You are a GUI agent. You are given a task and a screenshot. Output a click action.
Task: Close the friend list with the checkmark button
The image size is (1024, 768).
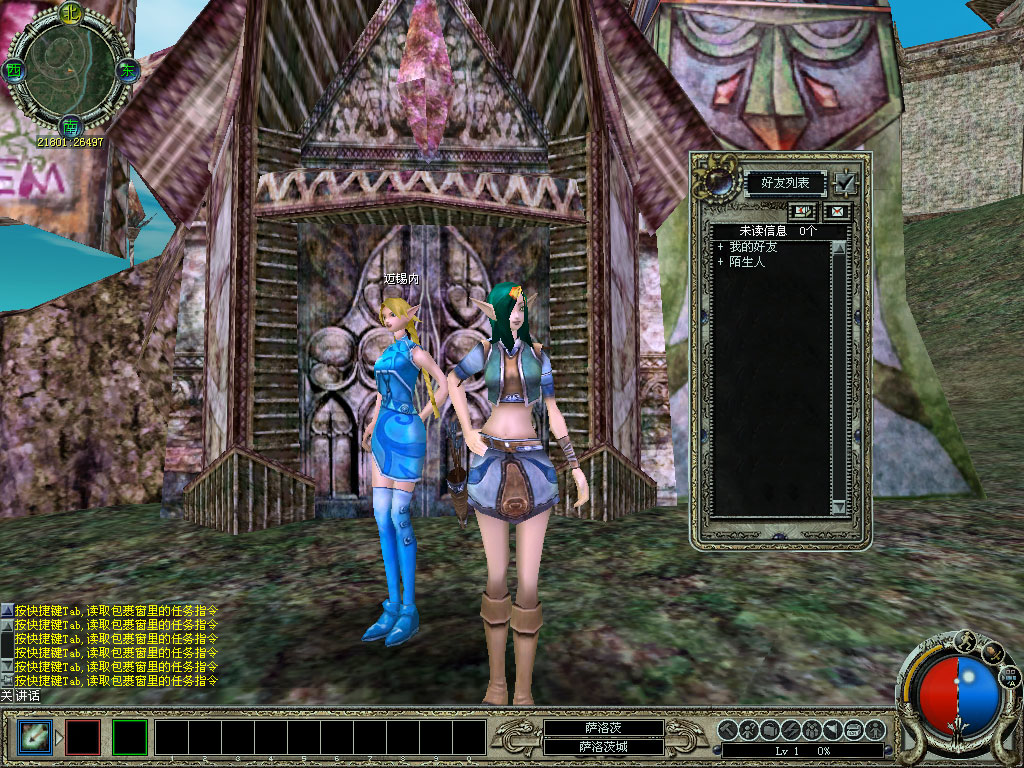pyautogui.click(x=846, y=183)
